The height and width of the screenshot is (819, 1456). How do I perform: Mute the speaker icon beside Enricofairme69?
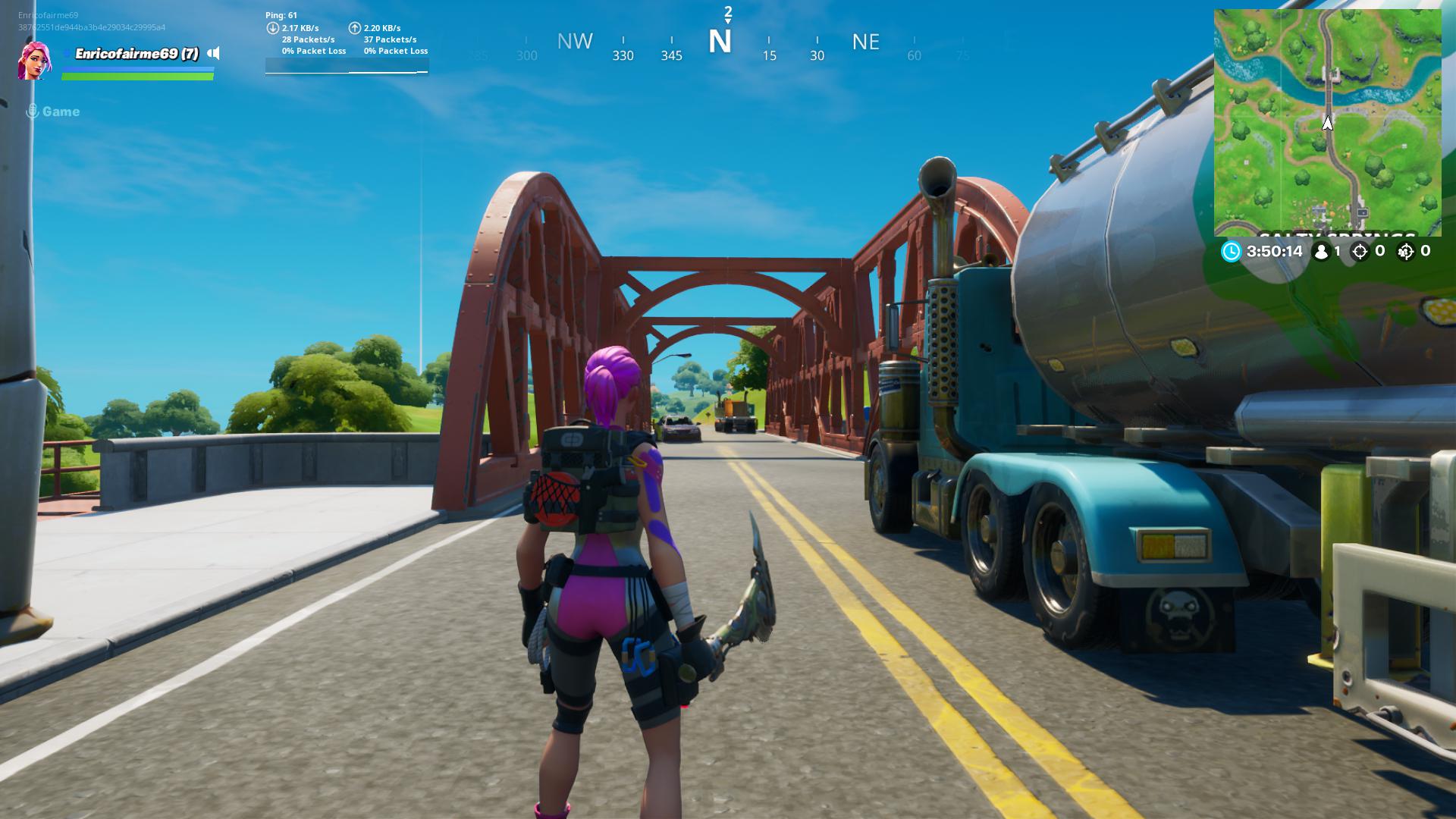[x=215, y=54]
